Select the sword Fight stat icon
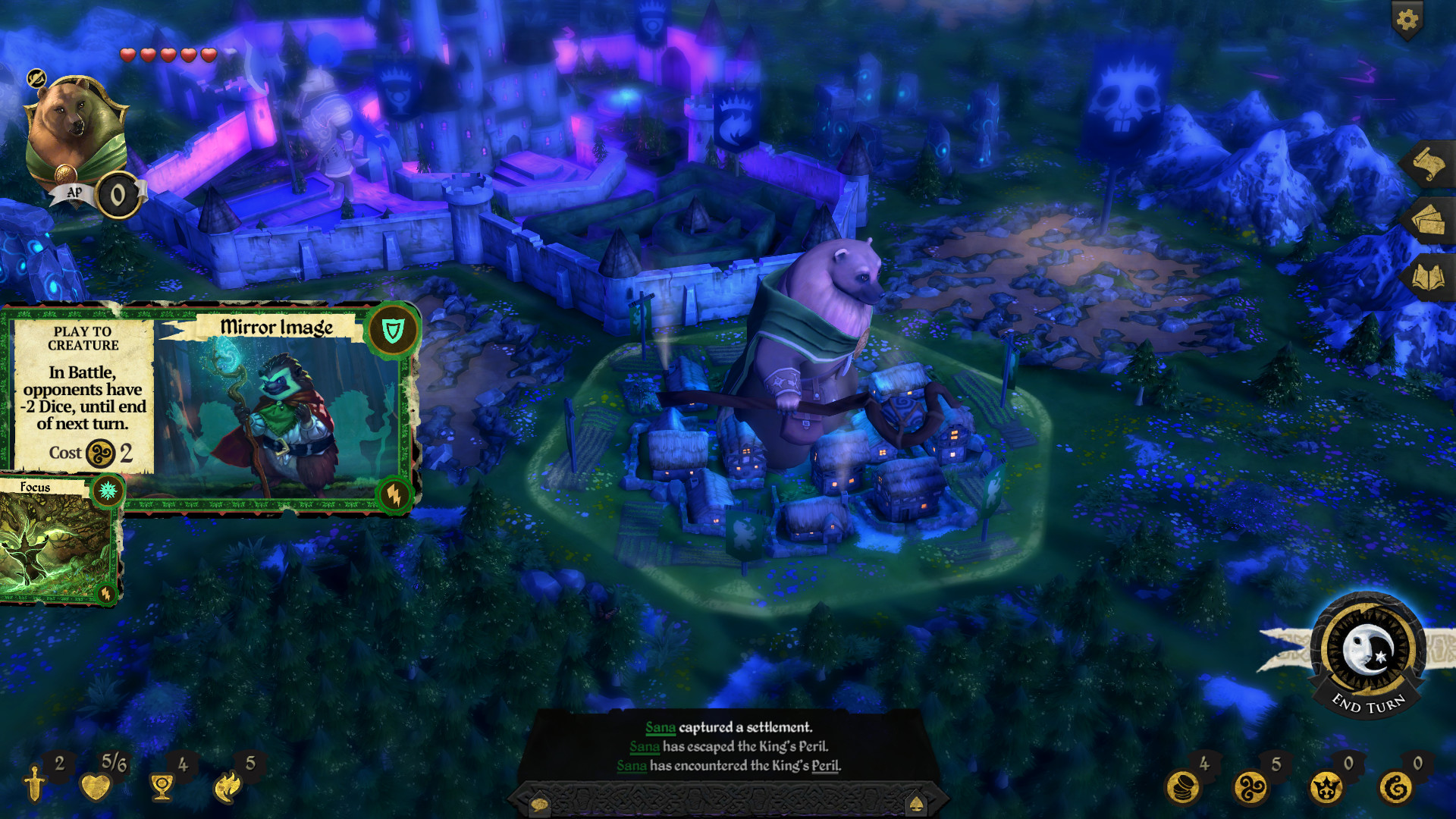 pos(35,784)
